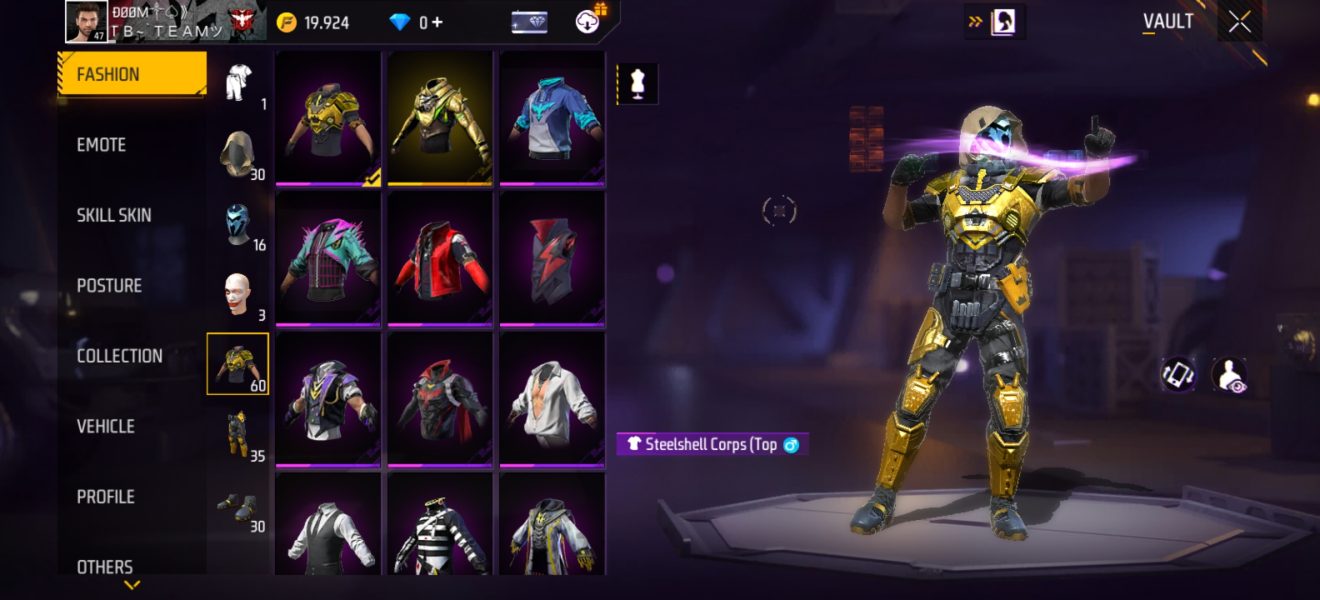
Task: Select the Fashion category tab
Action: coord(131,74)
